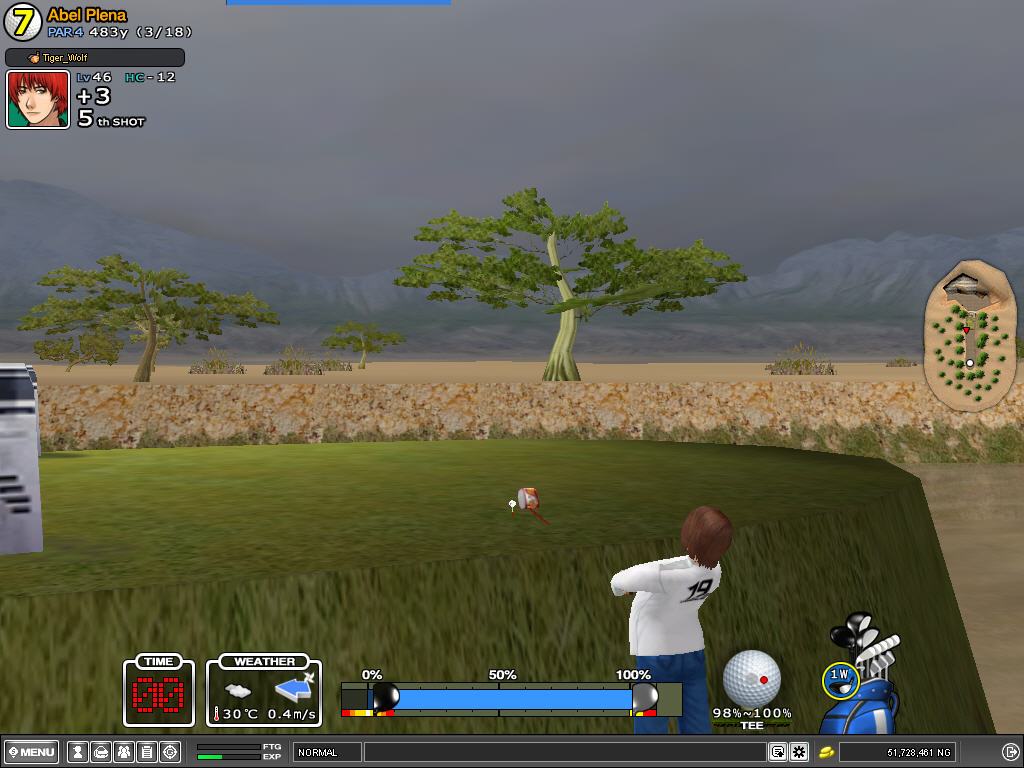Choose the NORMAL chat mode box
The width and height of the screenshot is (1024, 768).
[327, 752]
